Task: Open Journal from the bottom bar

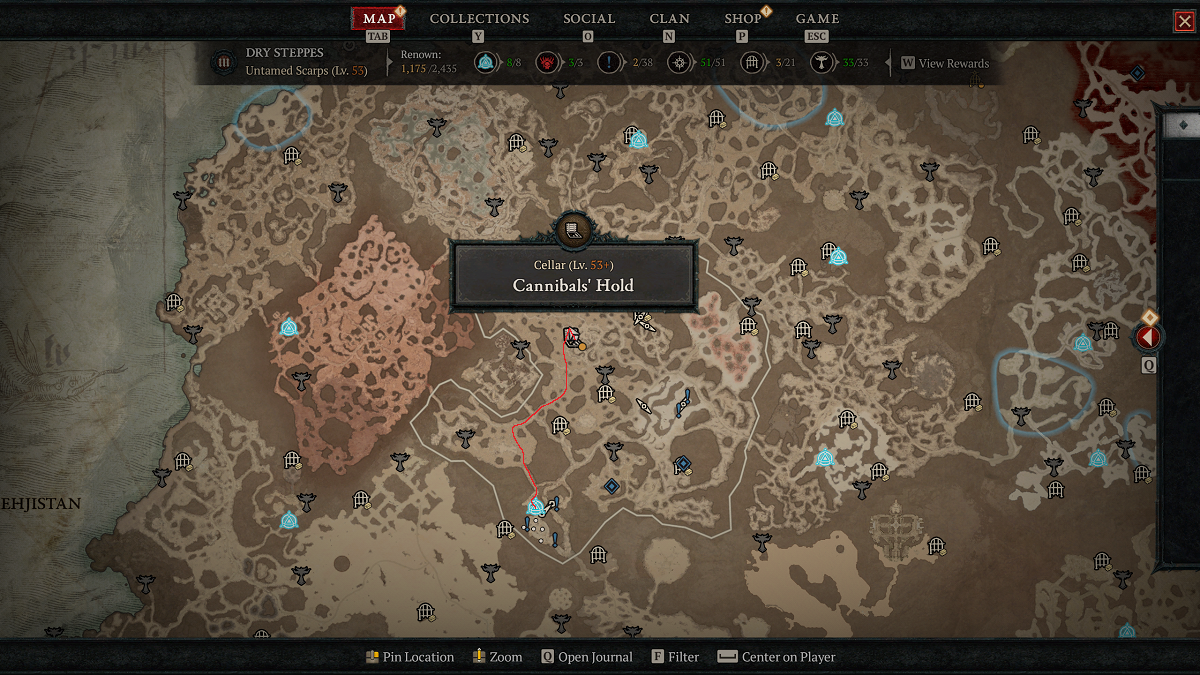Action: [x=587, y=657]
